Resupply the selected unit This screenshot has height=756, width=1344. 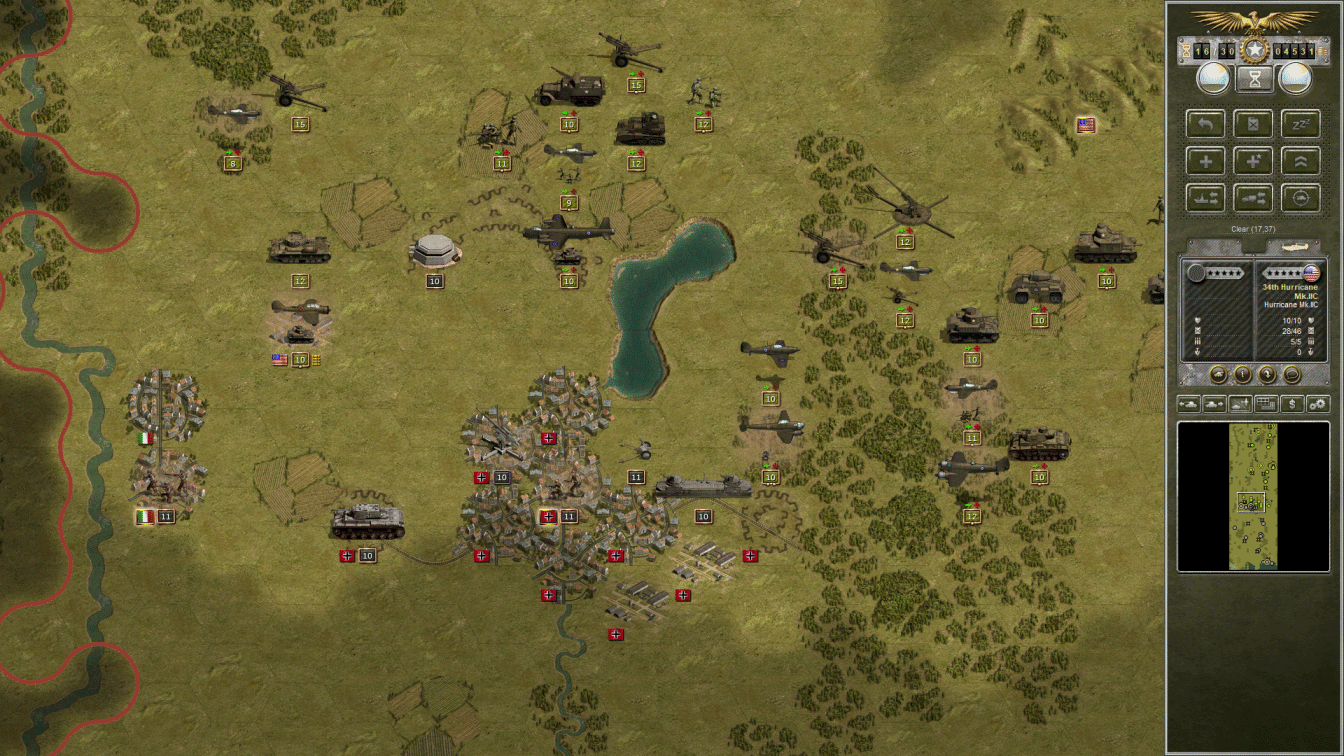[x=1253, y=123]
